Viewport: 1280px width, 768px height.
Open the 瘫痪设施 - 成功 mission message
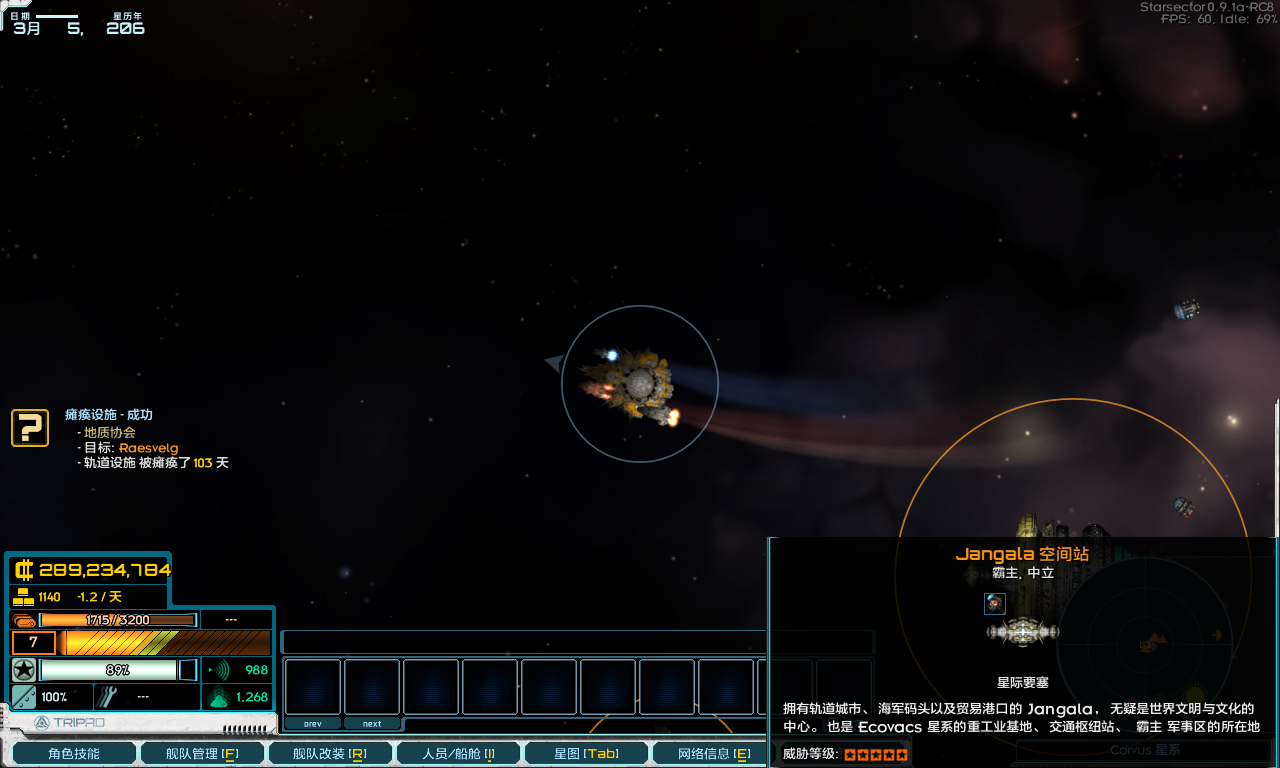click(109, 415)
